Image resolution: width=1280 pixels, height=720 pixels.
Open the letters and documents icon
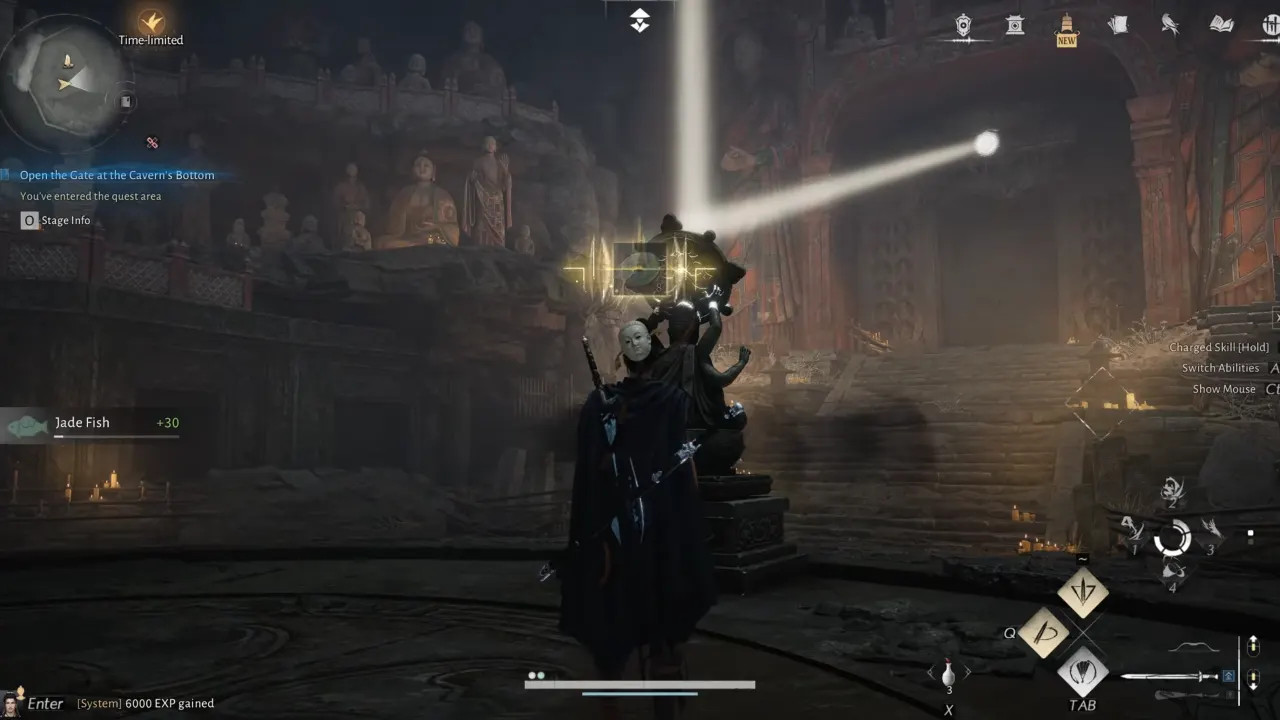[x=1120, y=25]
